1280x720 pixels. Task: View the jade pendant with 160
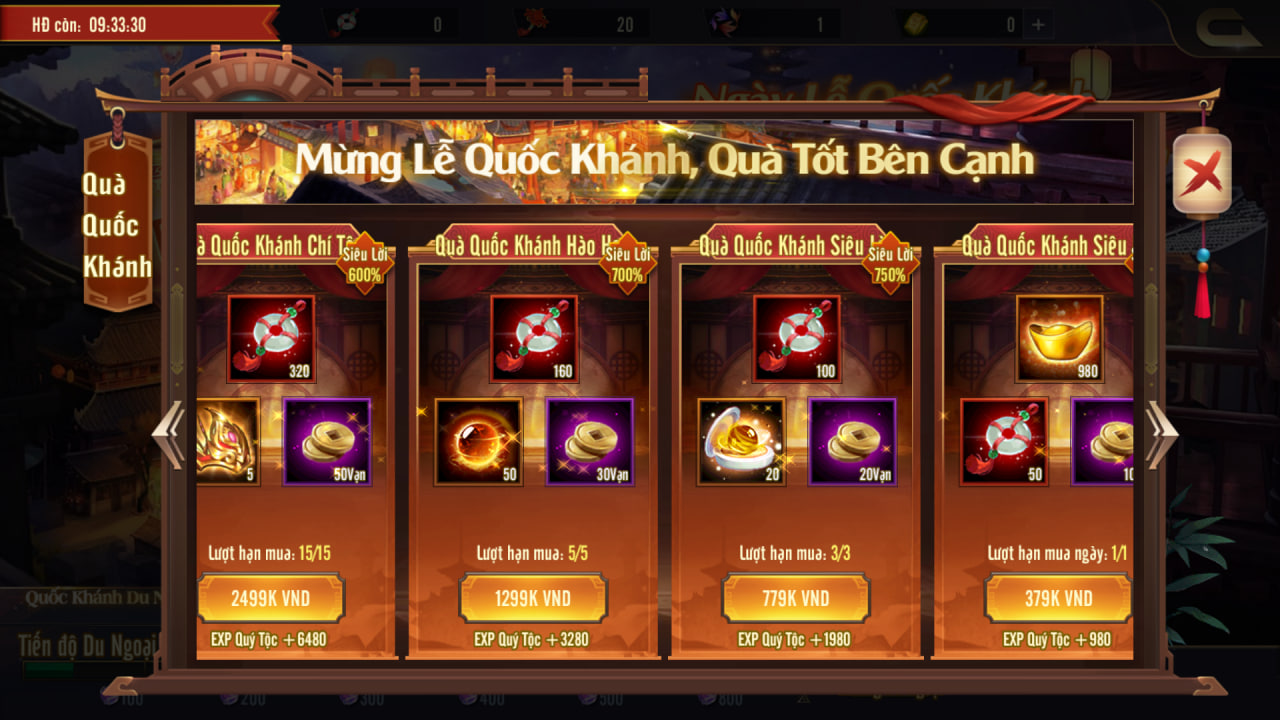pos(533,338)
